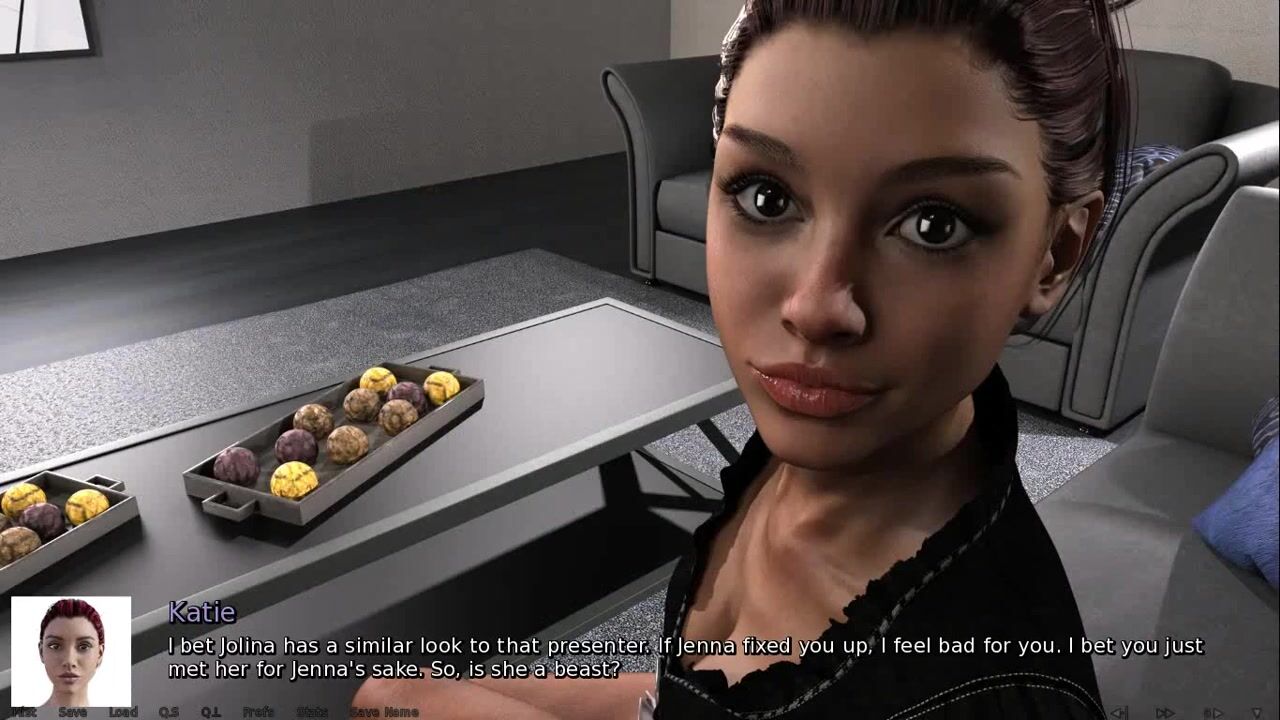Viewport: 1280px width, 720px height.
Task: Quick save with Q.S button
Action: point(169,712)
